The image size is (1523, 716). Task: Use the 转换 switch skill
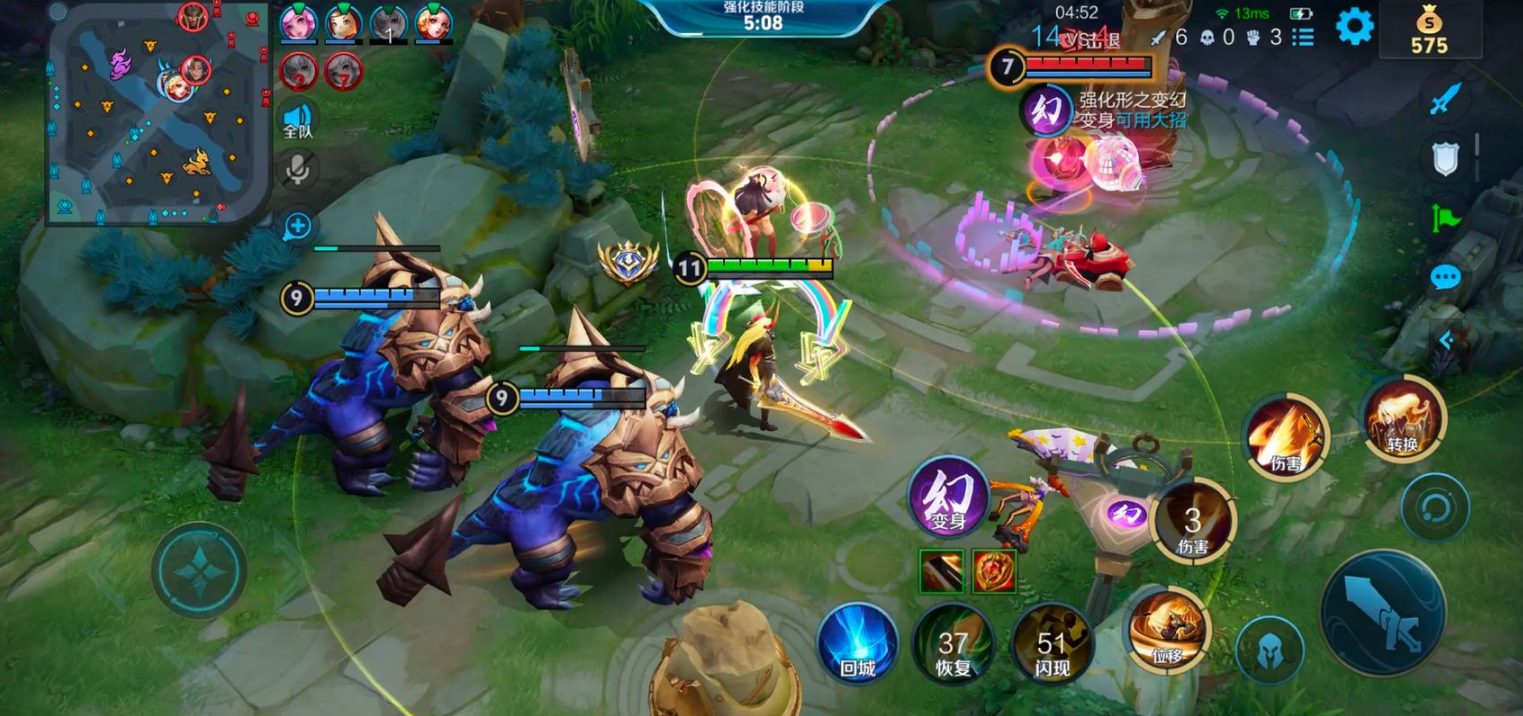1403,418
